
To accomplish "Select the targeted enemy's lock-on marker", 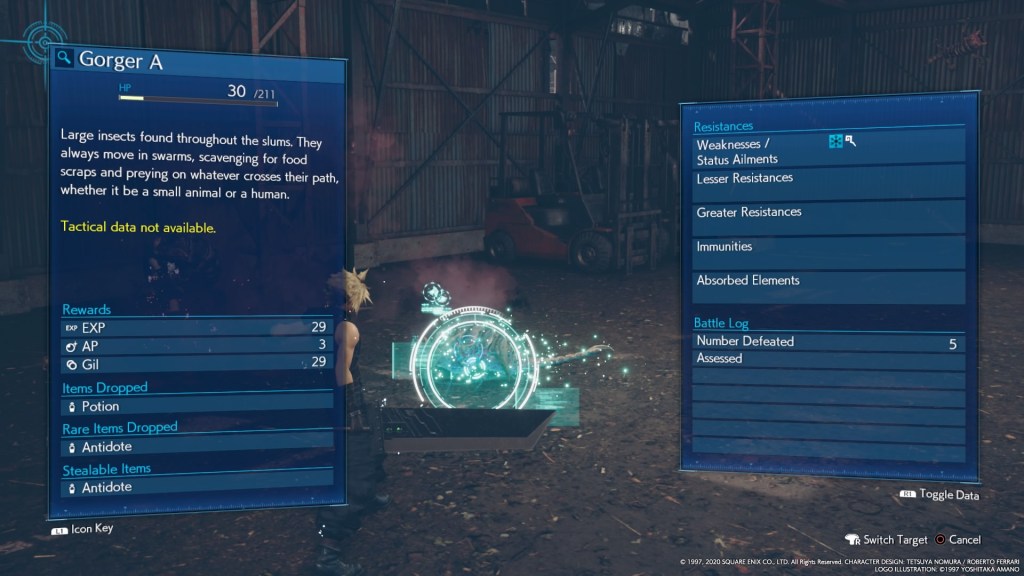I will point(473,363).
